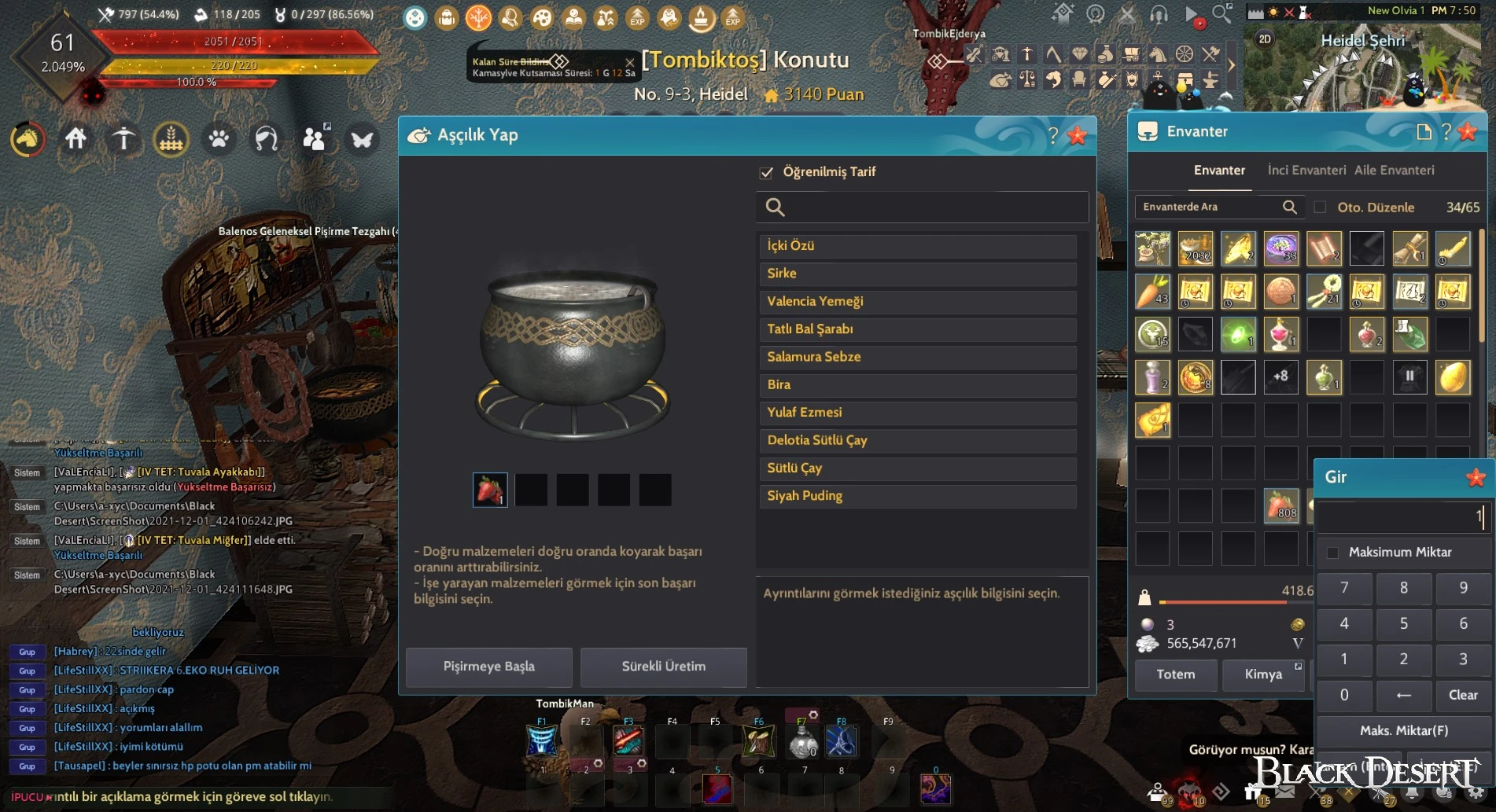This screenshot has height=812, width=1496.
Task: Switch to İnci Envanteri tab
Action: click(1306, 170)
